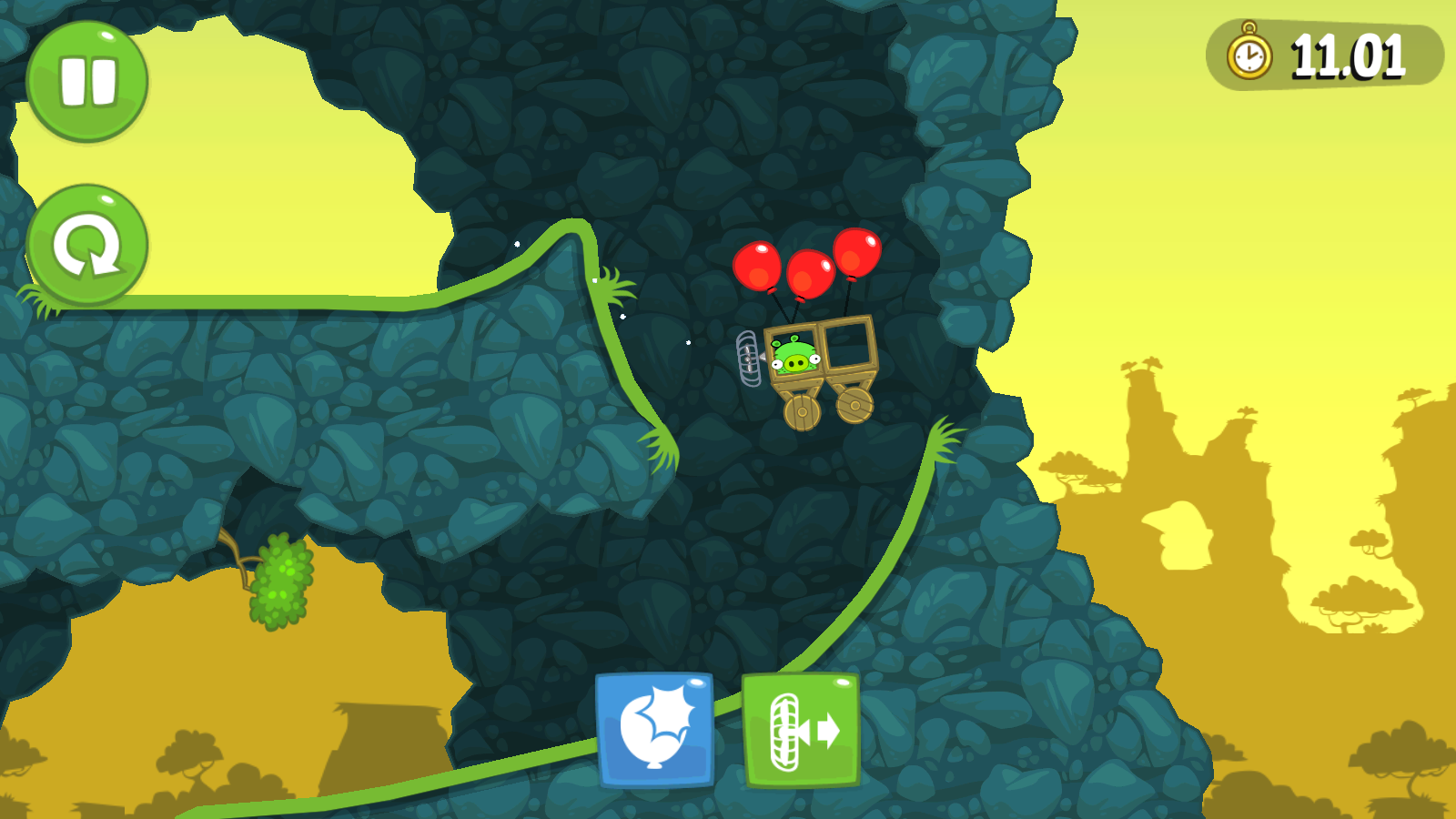The width and height of the screenshot is (1456, 819).
Task: Activate the fan with the green fan button
Action: 801,731
